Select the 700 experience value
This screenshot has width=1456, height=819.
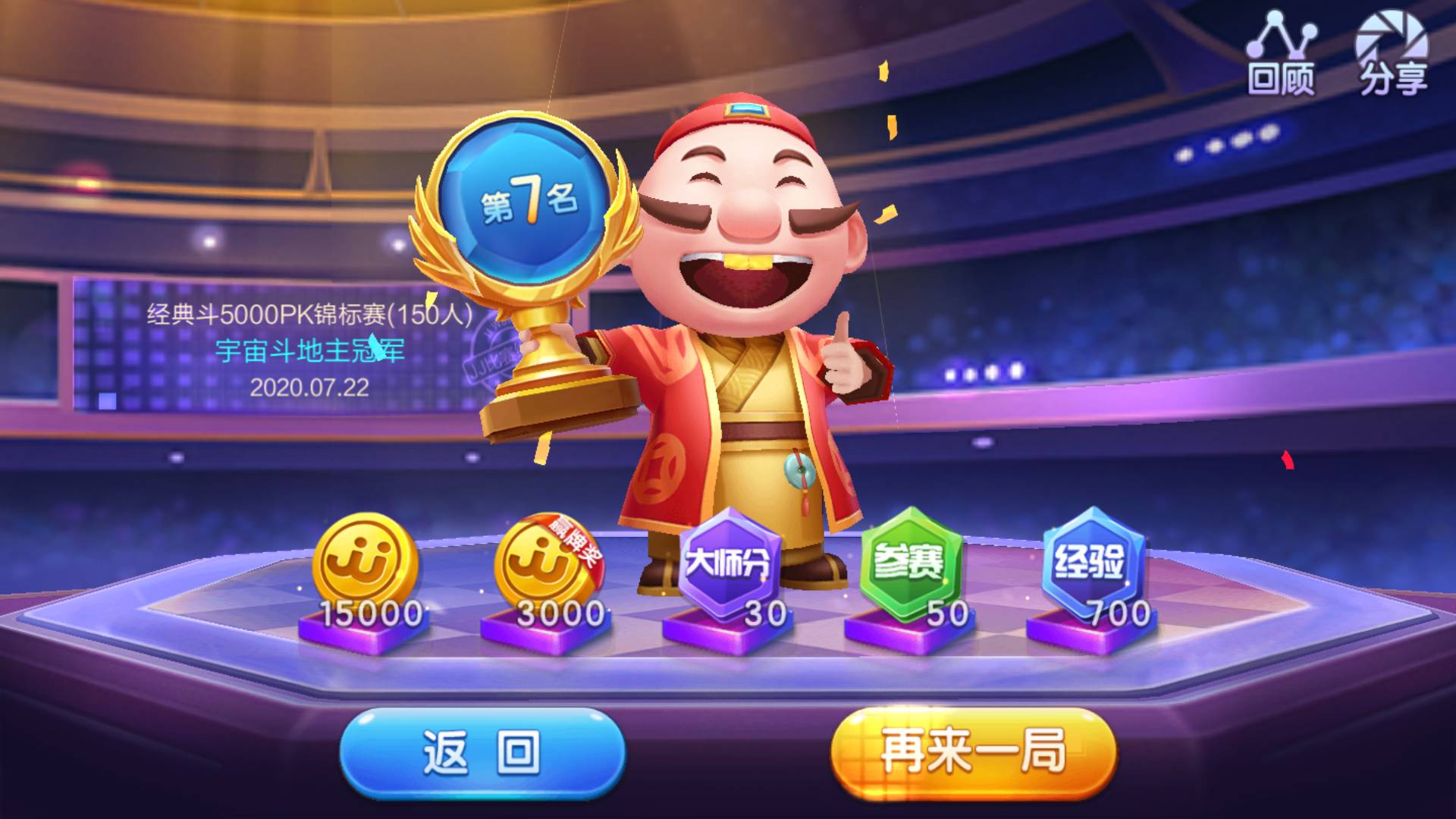[x=1122, y=610]
